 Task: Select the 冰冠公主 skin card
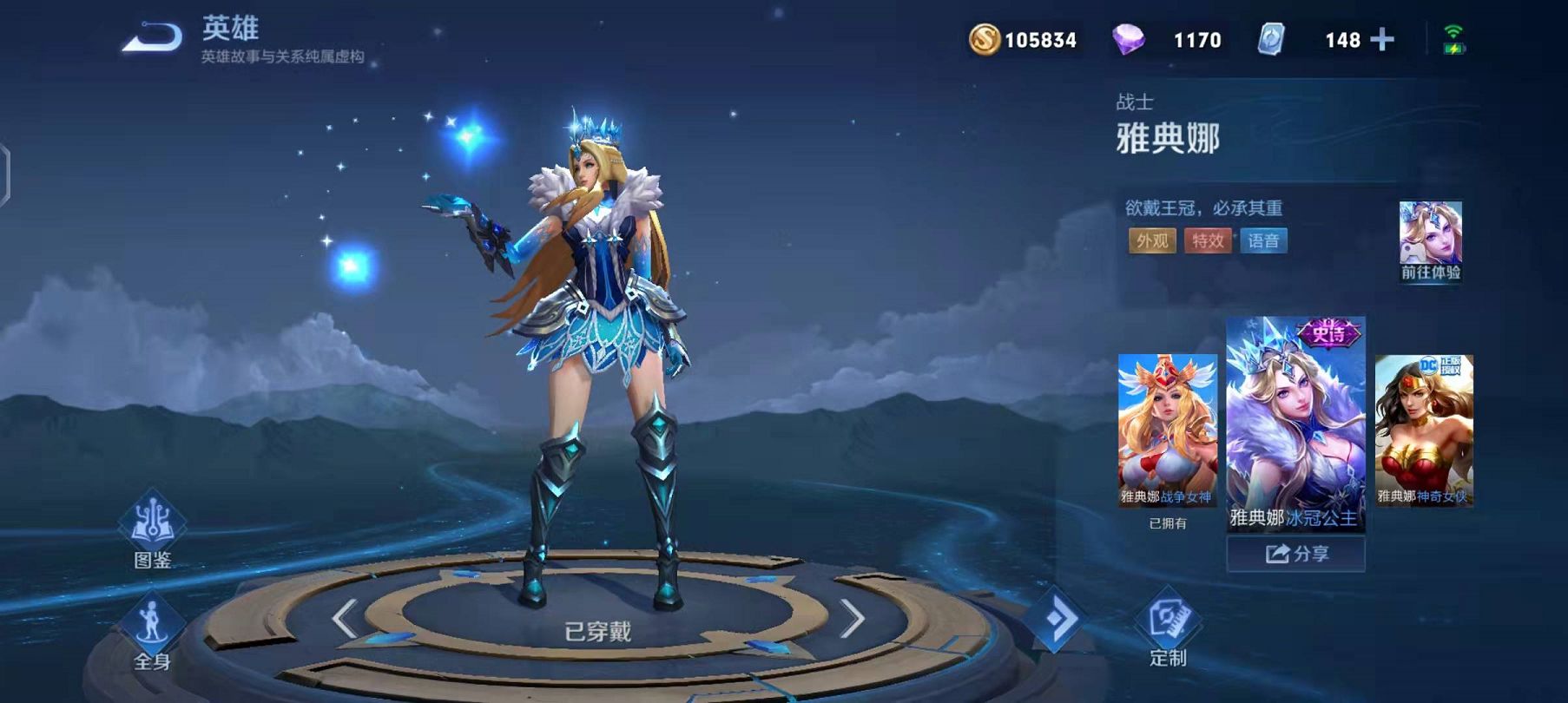tap(1295, 424)
